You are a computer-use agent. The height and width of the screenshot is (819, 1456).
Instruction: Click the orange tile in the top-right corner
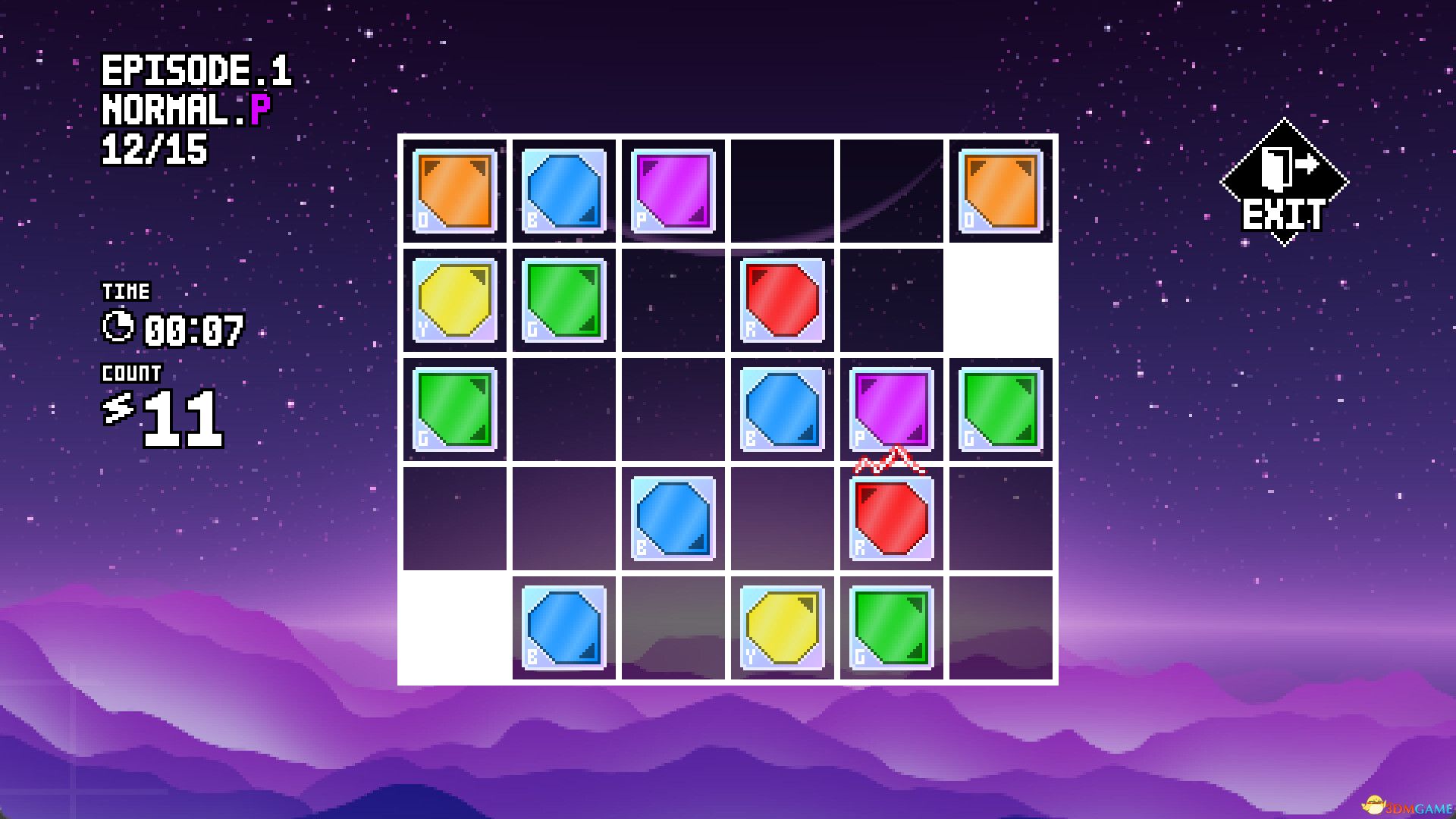(x=999, y=189)
